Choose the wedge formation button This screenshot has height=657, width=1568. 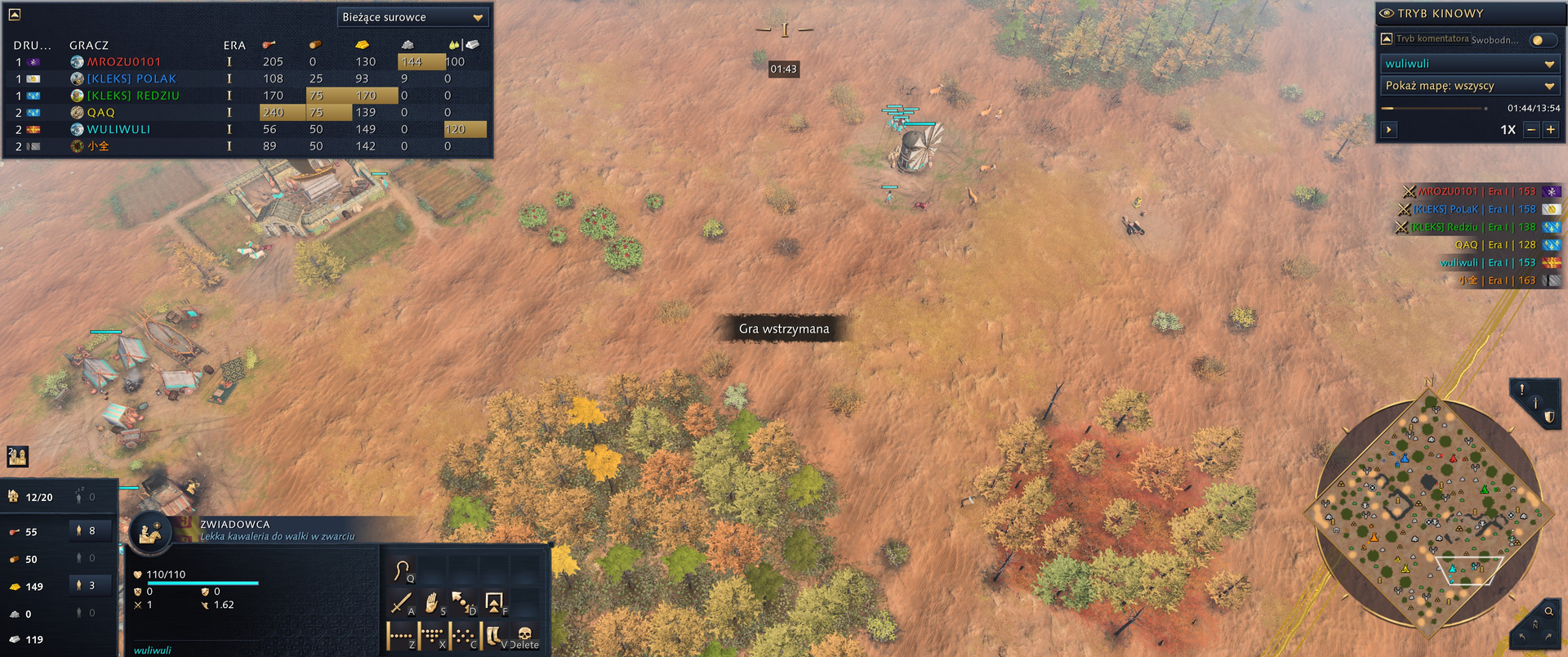tap(463, 635)
